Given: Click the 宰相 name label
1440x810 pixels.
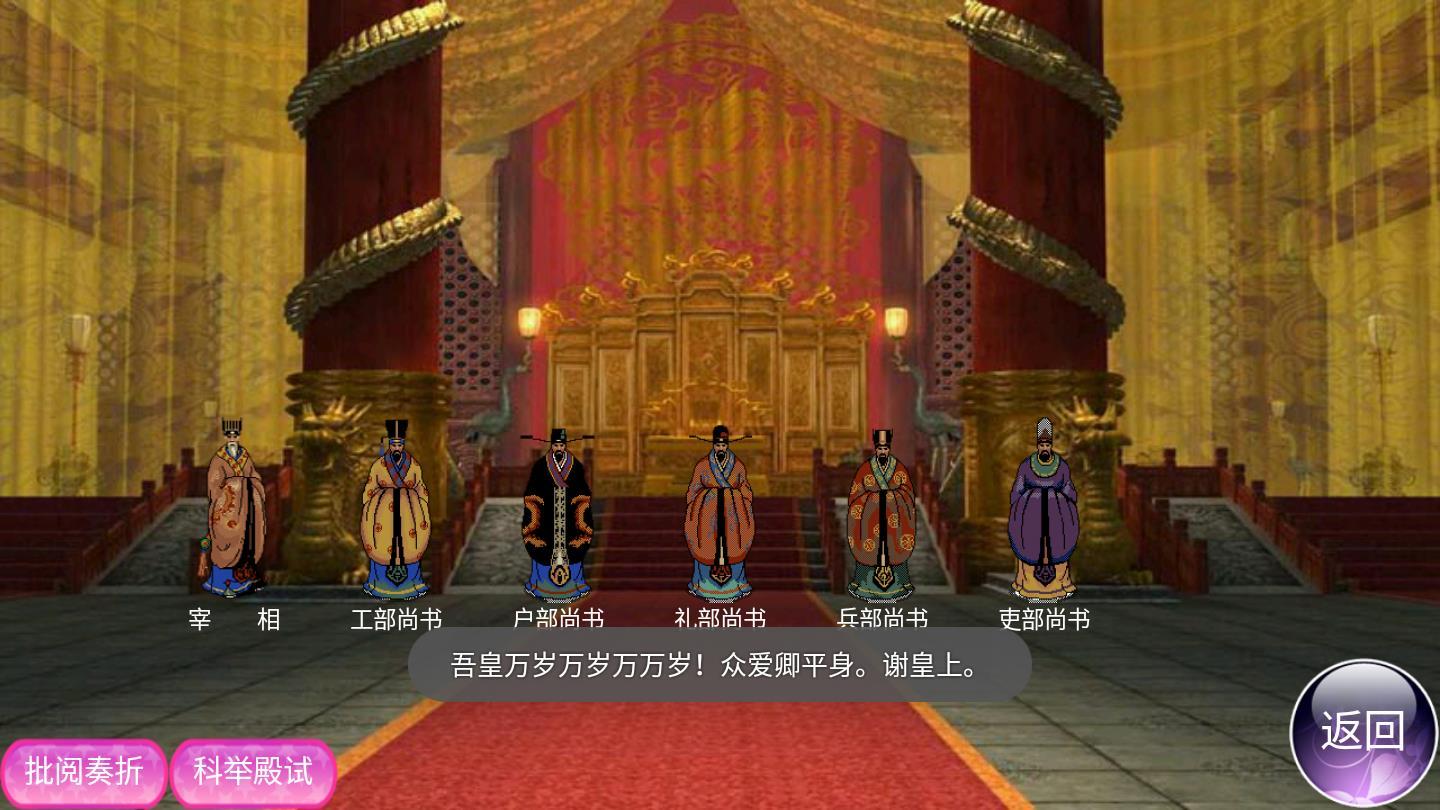Looking at the screenshot, I should [x=235, y=620].
